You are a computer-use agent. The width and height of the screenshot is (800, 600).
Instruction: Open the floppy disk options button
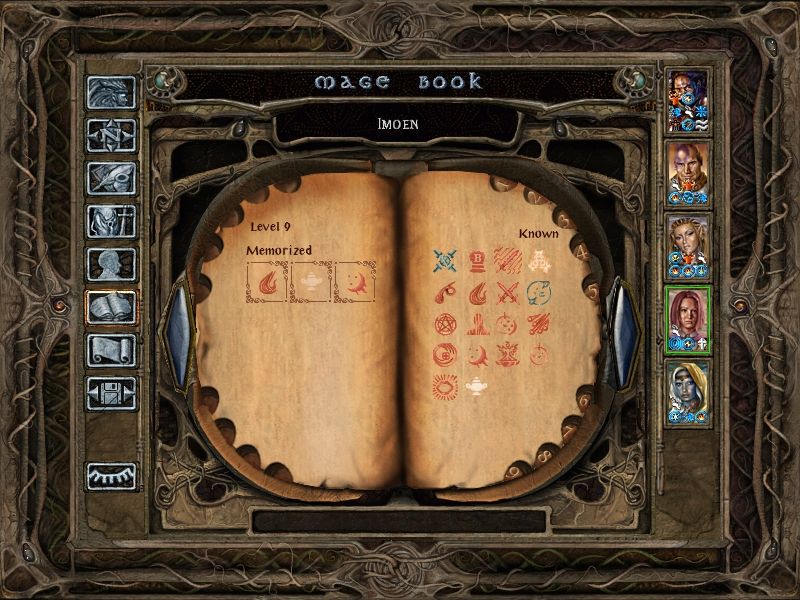click(x=110, y=393)
